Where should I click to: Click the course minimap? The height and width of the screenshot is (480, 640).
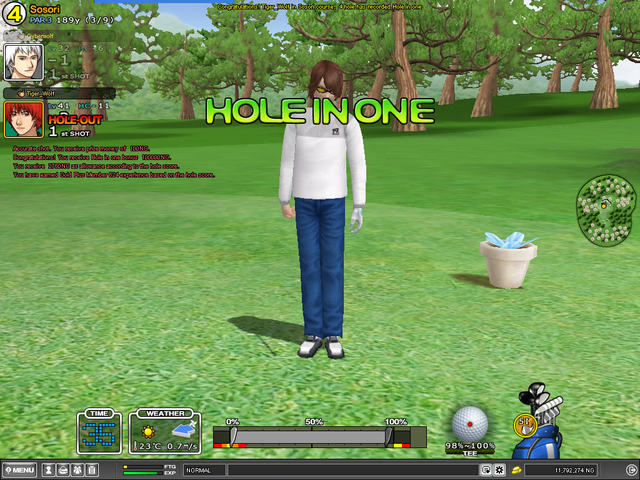pos(606,208)
